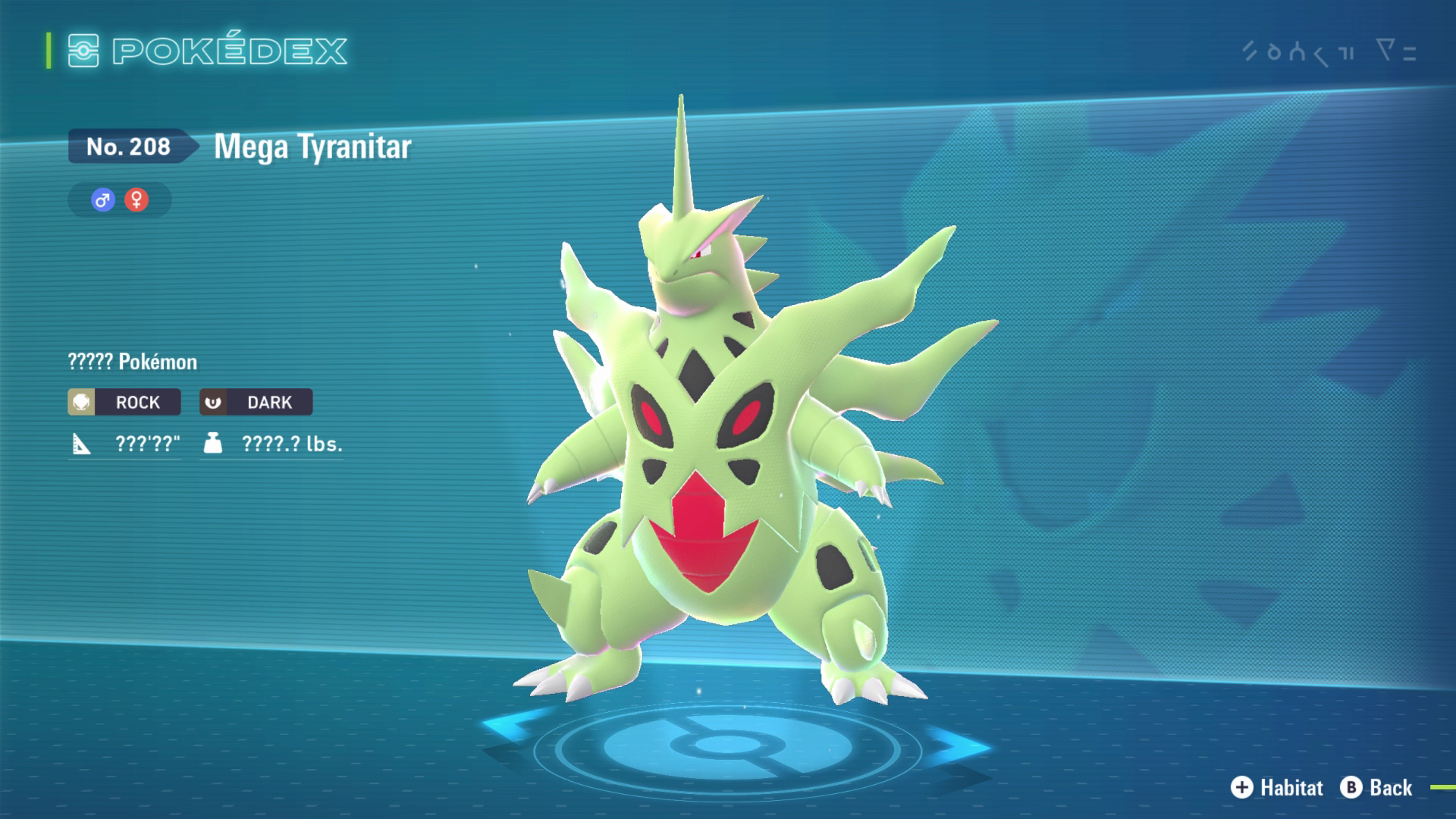Select the female gender icon
Image resolution: width=1456 pixels, height=819 pixels.
point(136,200)
